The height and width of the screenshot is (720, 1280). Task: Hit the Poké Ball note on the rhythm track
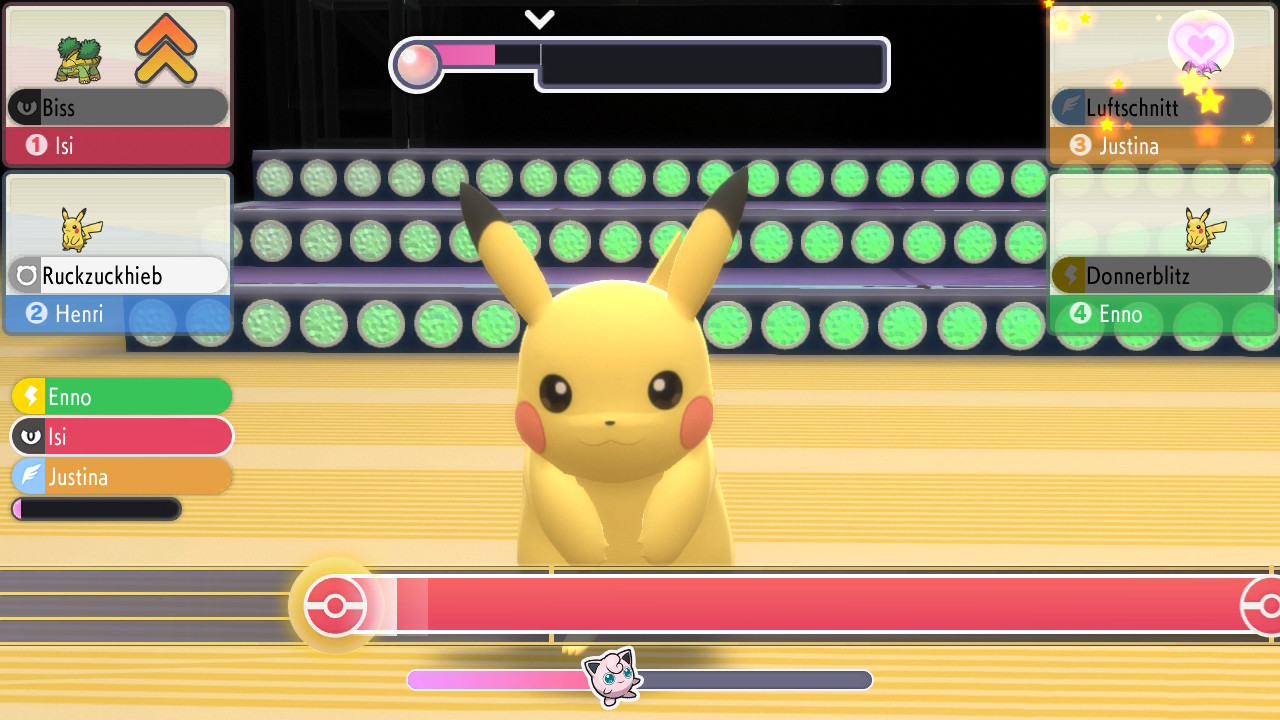tap(335, 606)
